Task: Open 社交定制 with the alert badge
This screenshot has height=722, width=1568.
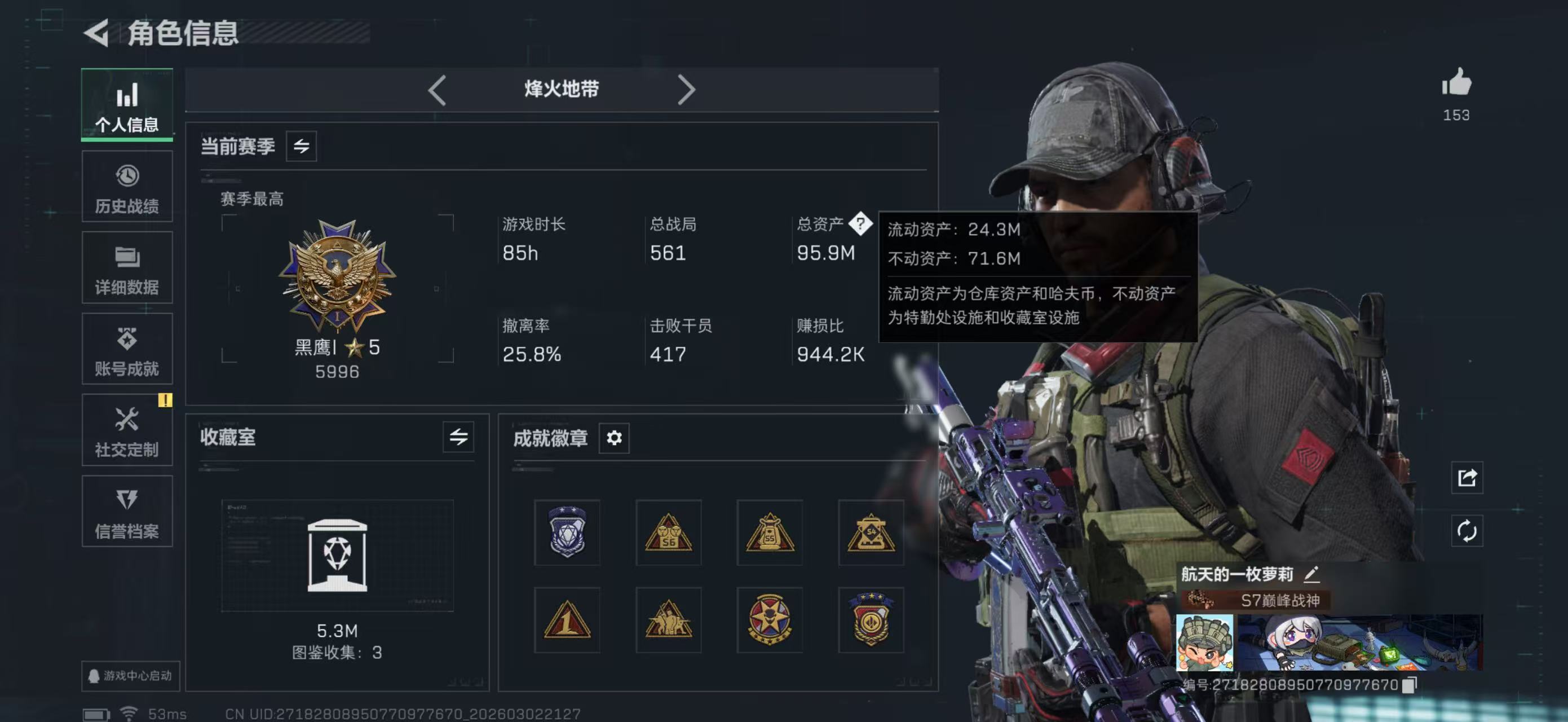Action: pos(127,430)
